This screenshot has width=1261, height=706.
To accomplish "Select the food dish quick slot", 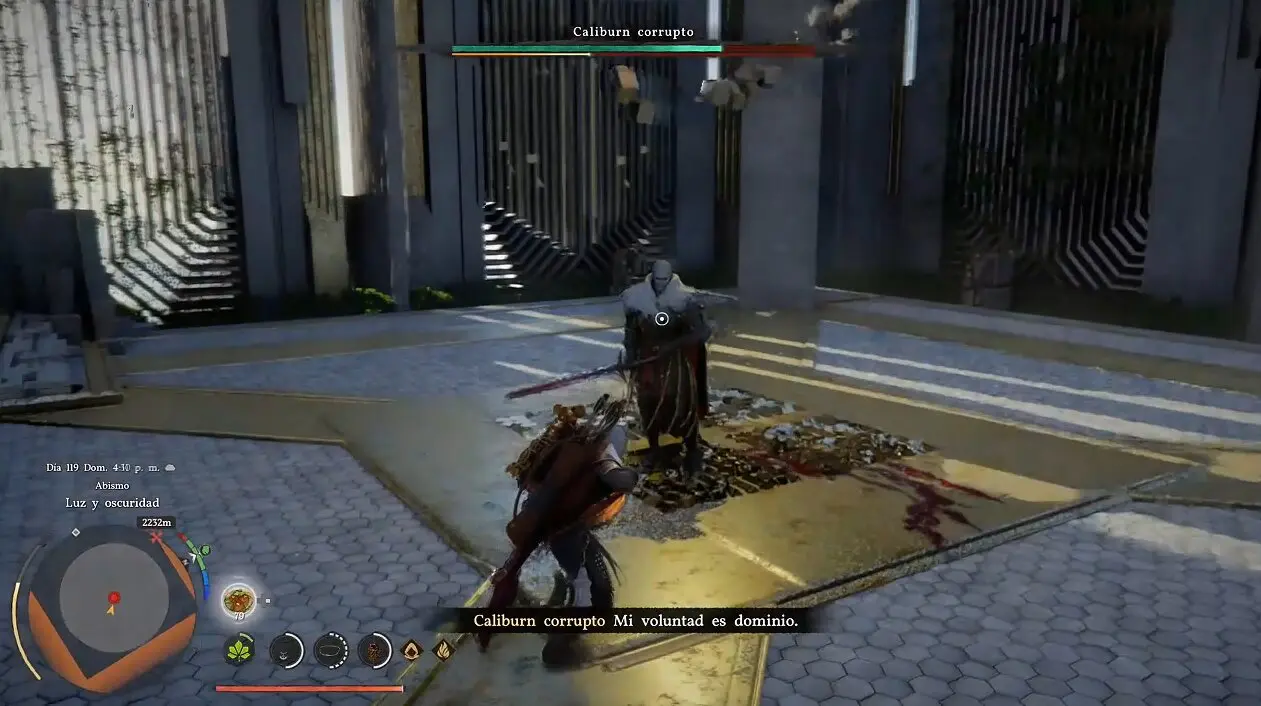I will 239,600.
